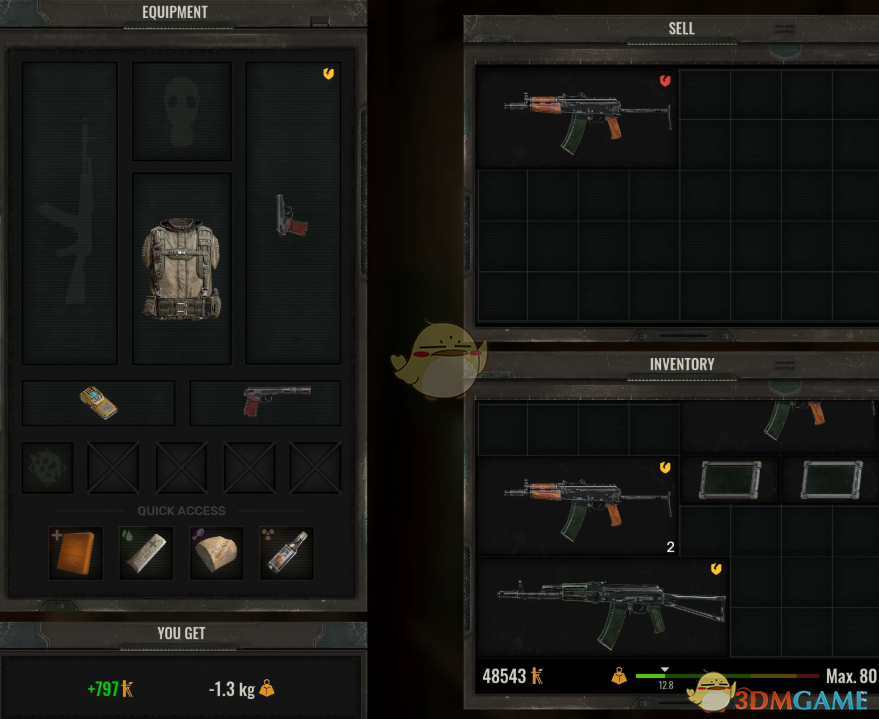The image size is (879, 719).
Task: Choose the vodka bottle quick access slot
Action: point(286,552)
